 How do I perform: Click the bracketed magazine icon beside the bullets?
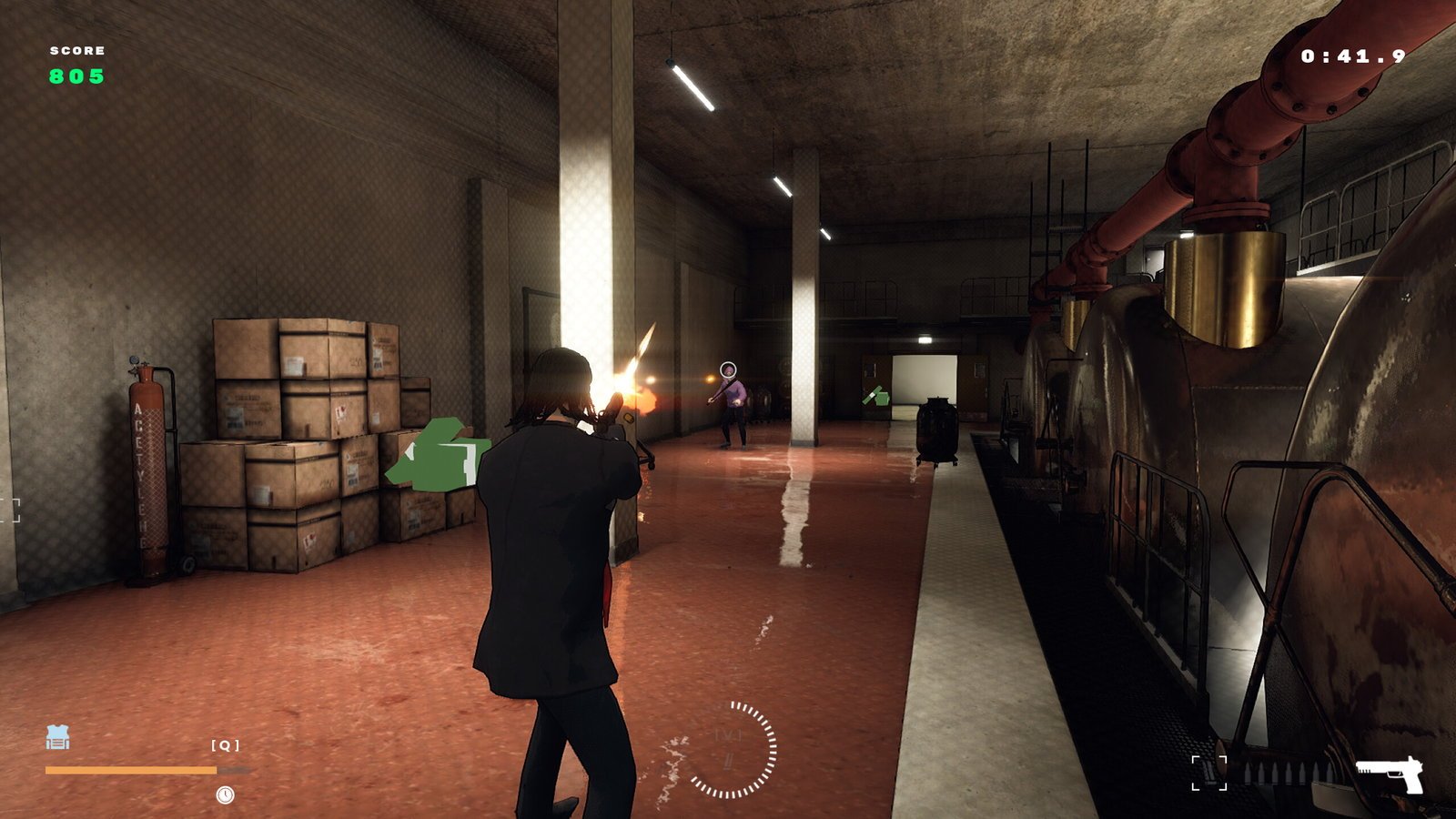tap(1209, 773)
